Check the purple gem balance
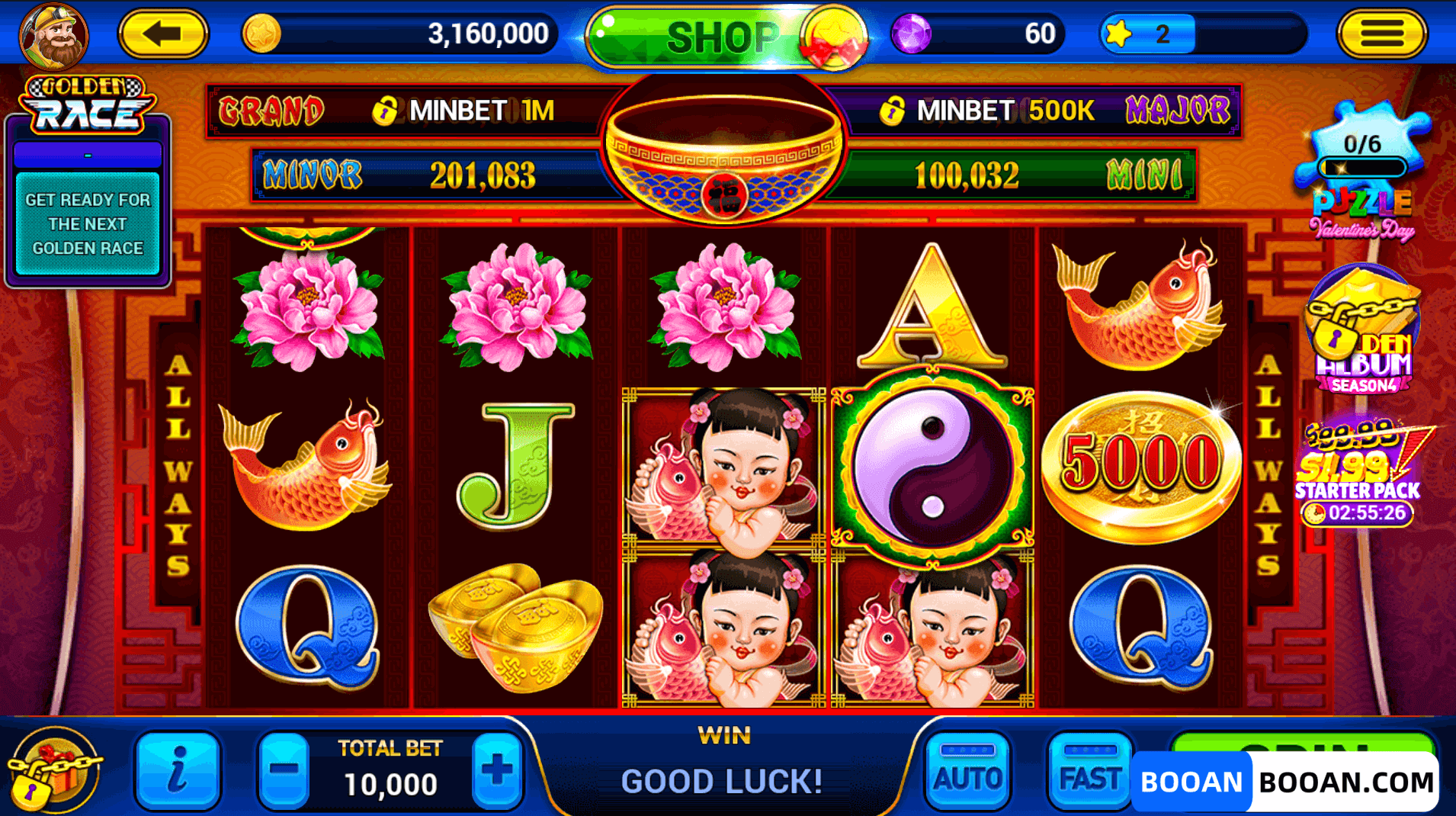1456x816 pixels. (x=980, y=34)
